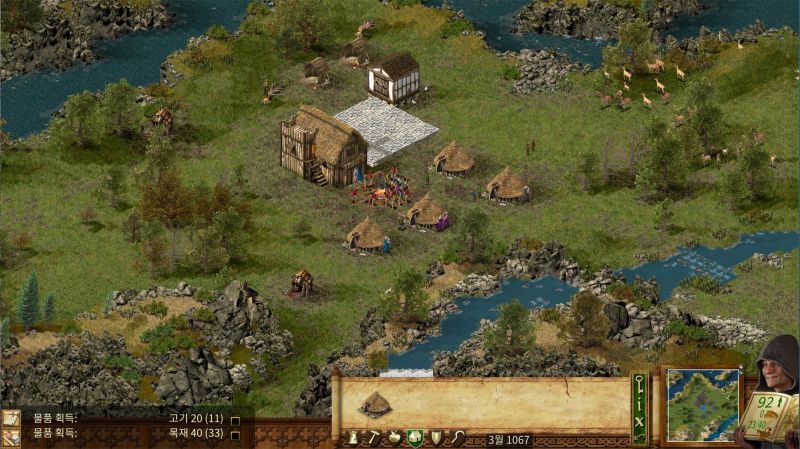Image resolution: width=800 pixels, height=449 pixels.
Task: Toggle the wood objective checkbox
Action: click(x=235, y=435)
